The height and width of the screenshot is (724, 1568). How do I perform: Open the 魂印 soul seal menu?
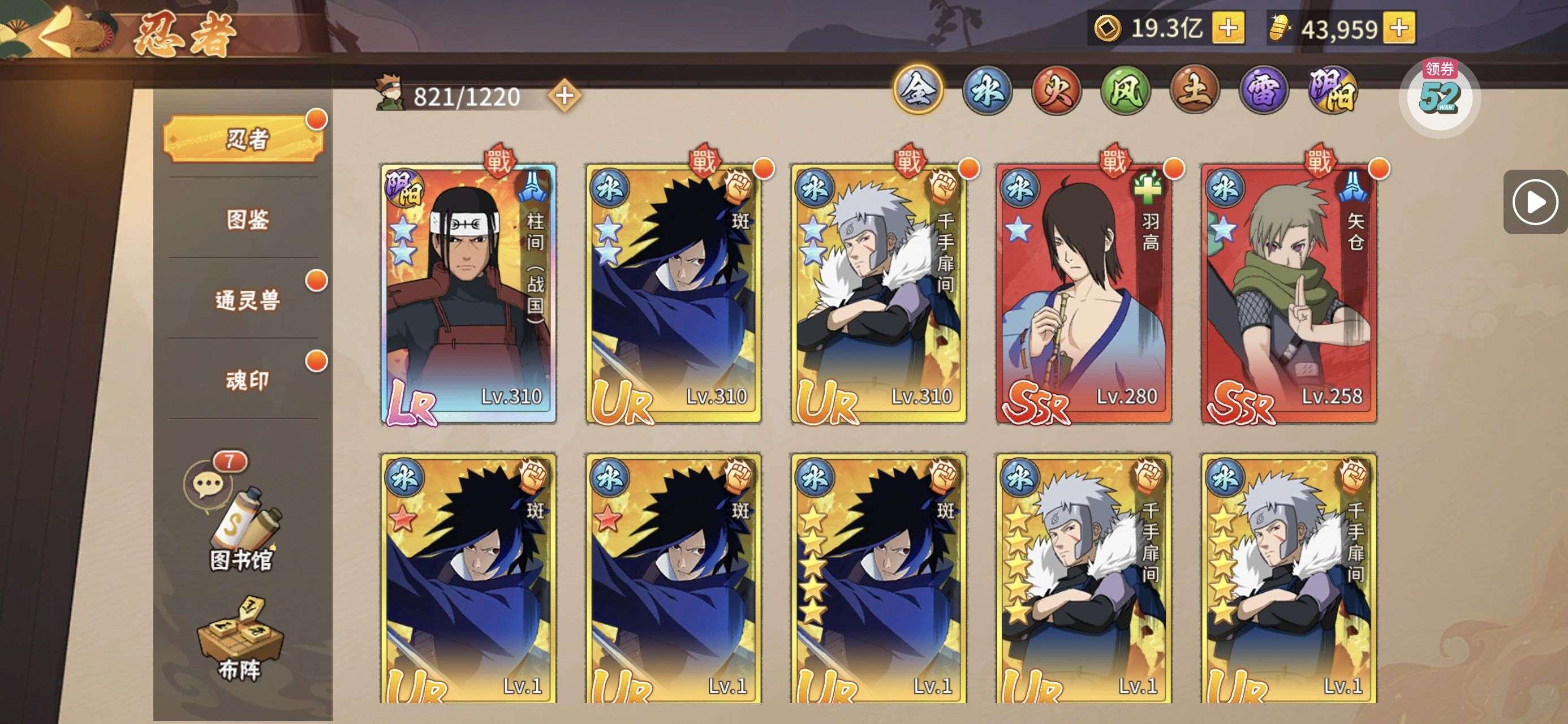(247, 381)
